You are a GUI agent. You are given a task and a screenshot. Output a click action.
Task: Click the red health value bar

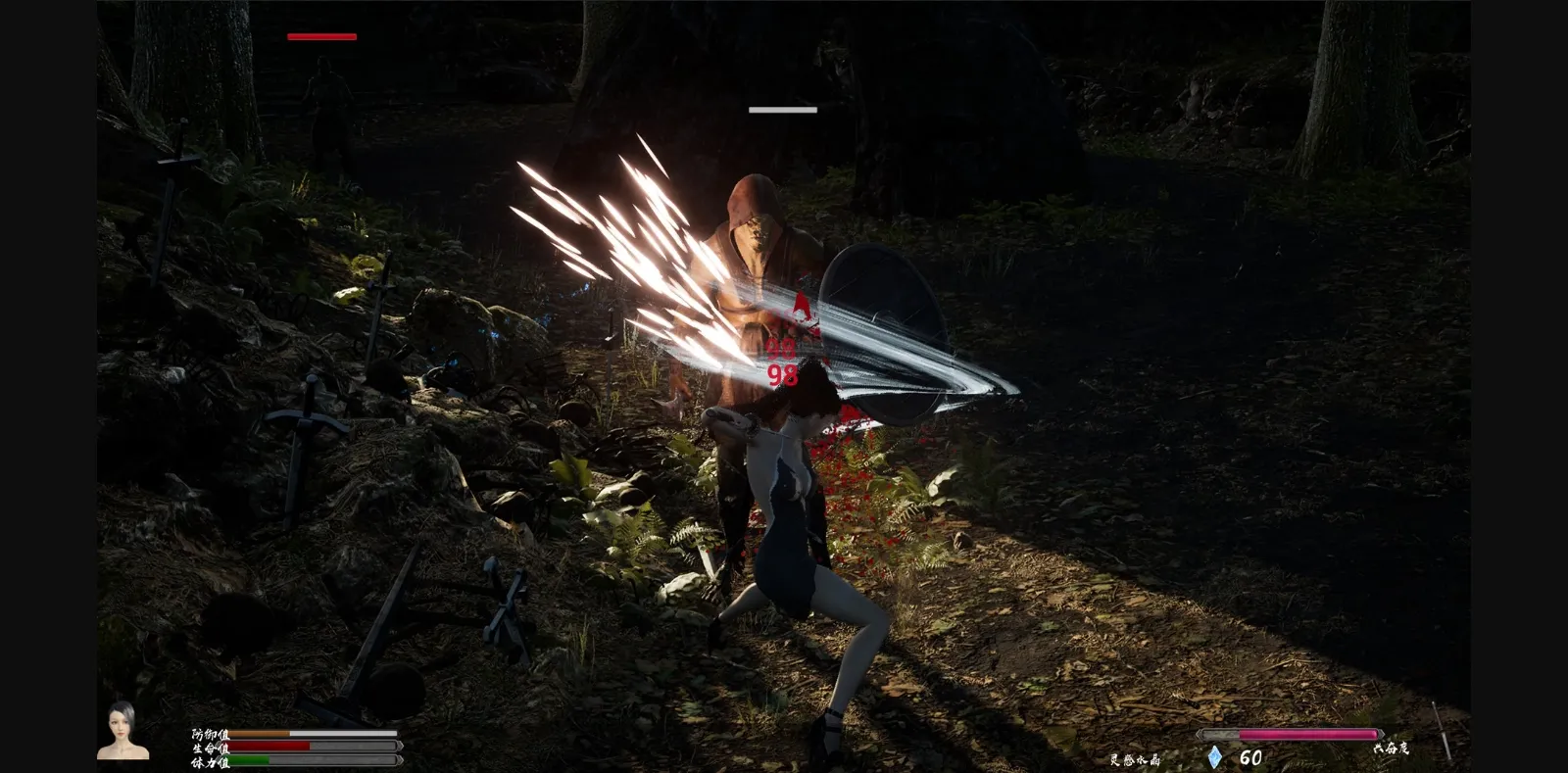(269, 746)
